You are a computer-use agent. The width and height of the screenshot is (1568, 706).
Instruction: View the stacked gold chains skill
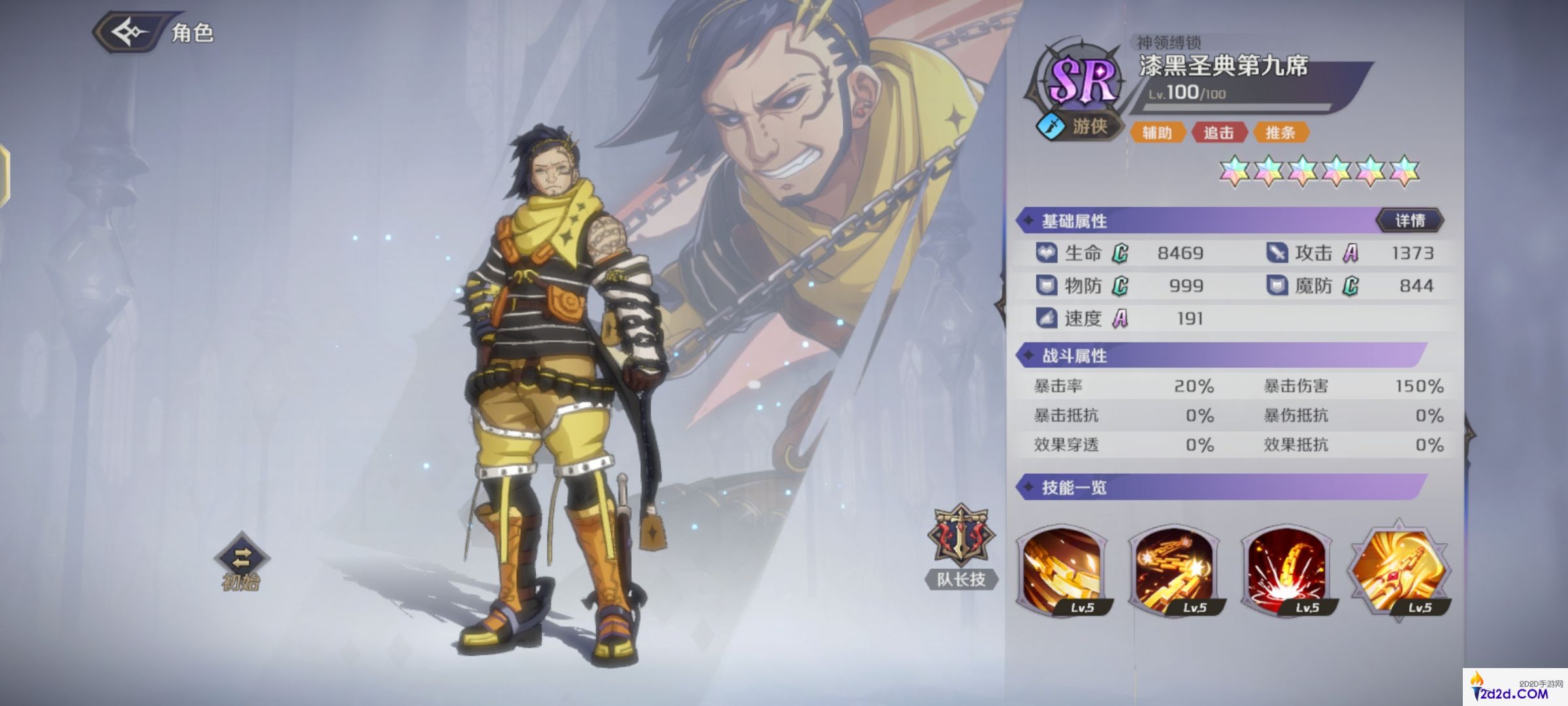[1063, 570]
